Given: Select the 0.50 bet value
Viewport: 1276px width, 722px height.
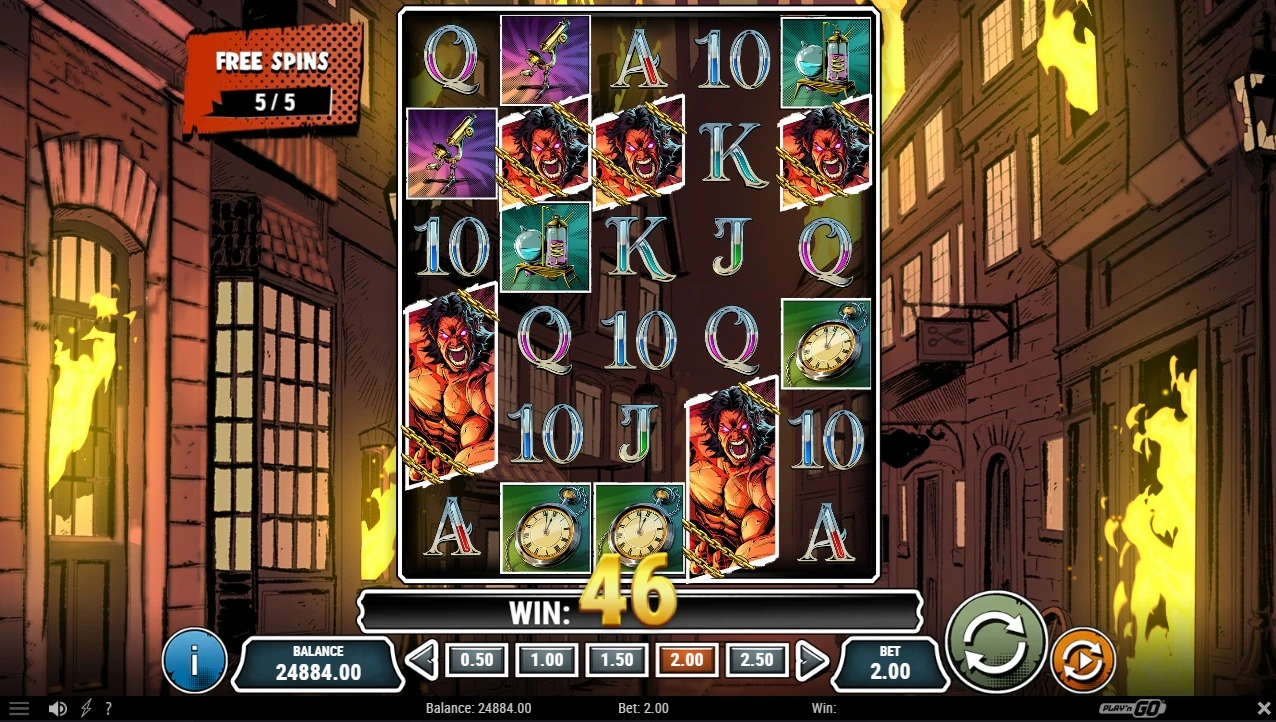Looking at the screenshot, I should 476,660.
